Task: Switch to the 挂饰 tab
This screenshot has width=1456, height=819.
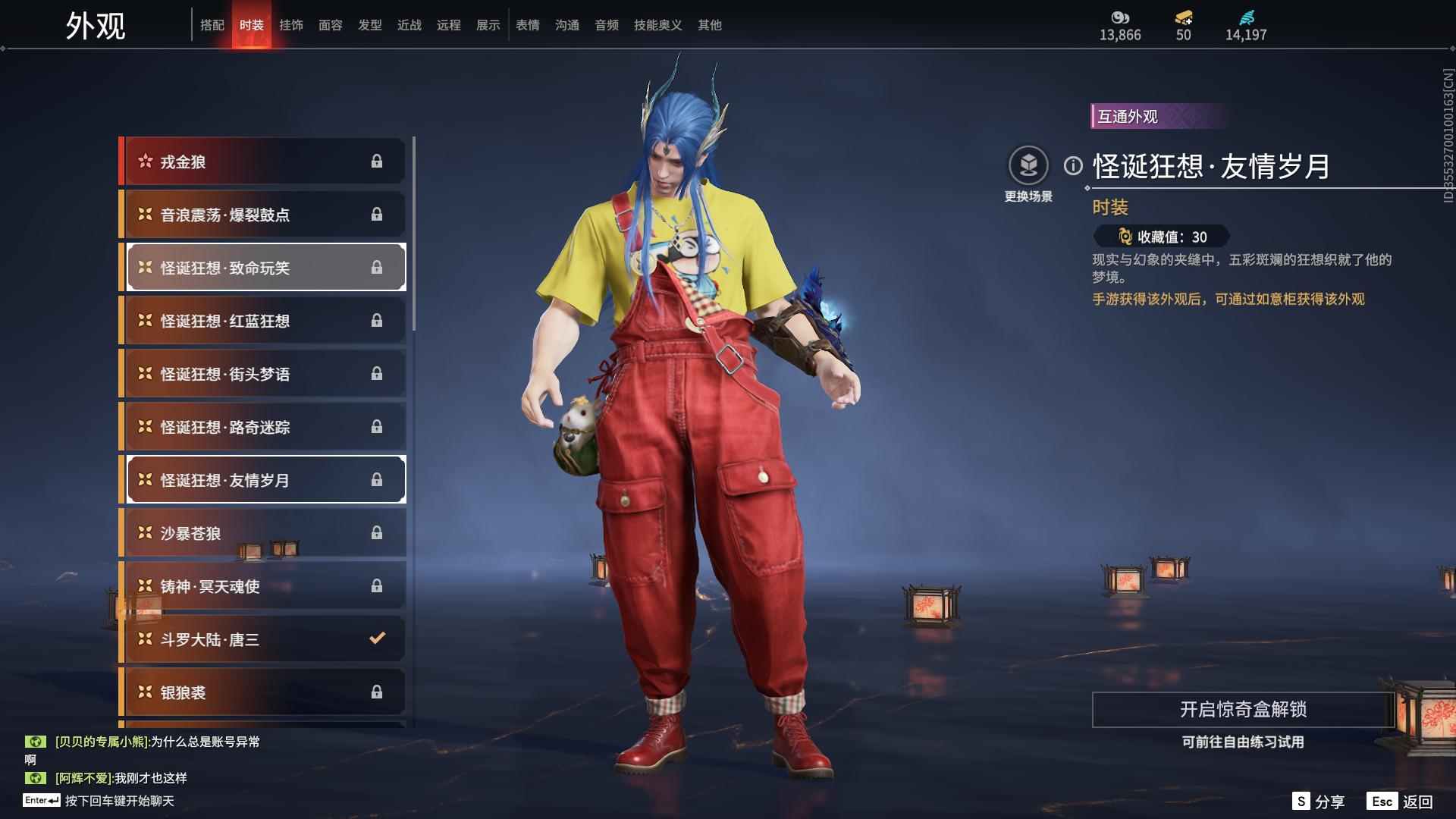Action: coord(291,24)
